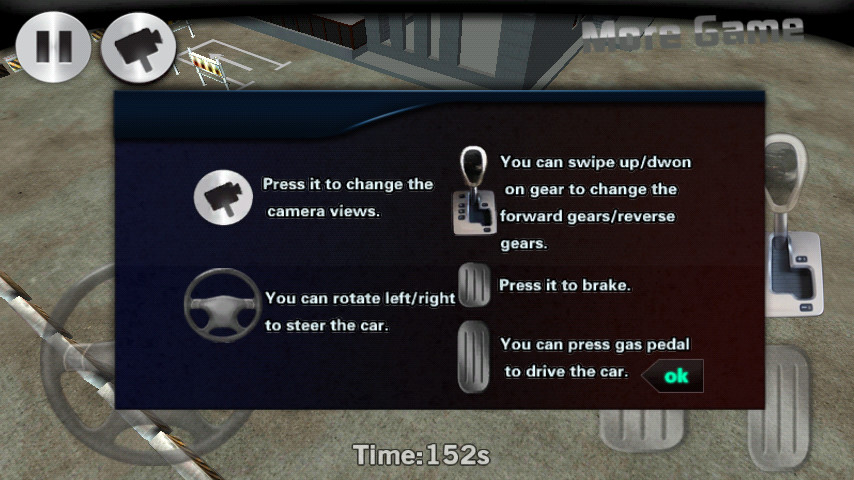Dismiss the tutorial with the ok button
The width and height of the screenshot is (854, 480).
point(674,376)
